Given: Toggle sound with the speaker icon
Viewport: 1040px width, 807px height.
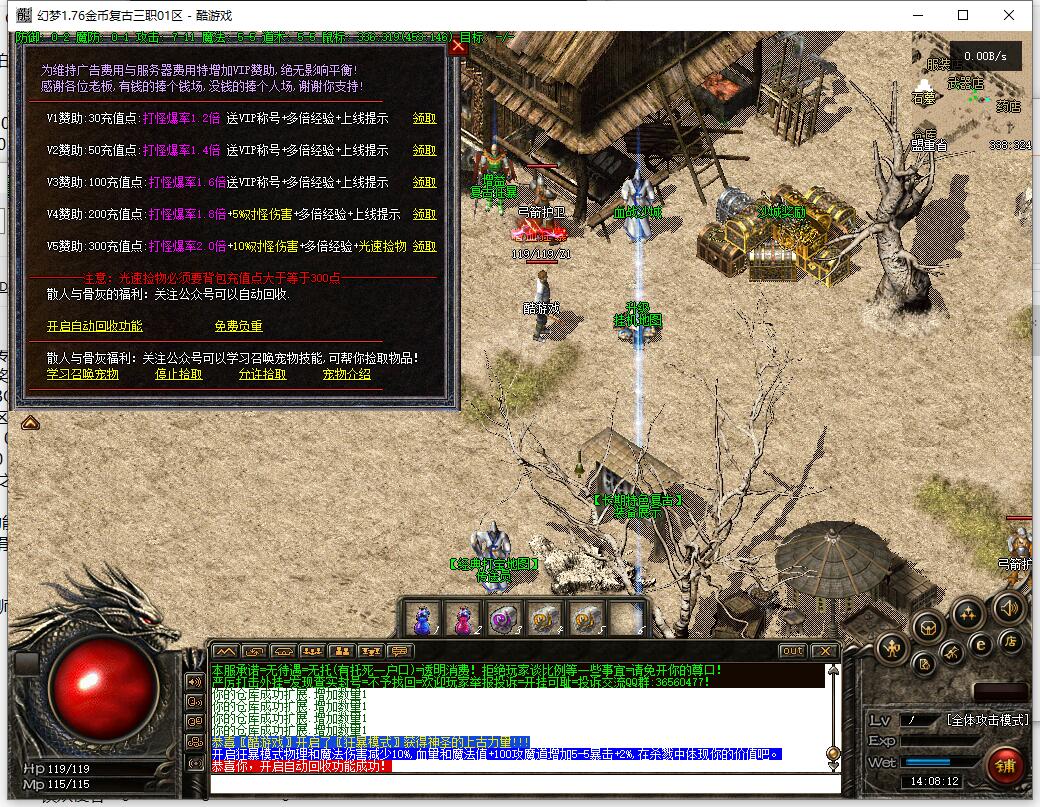Looking at the screenshot, I should coord(1008,607).
